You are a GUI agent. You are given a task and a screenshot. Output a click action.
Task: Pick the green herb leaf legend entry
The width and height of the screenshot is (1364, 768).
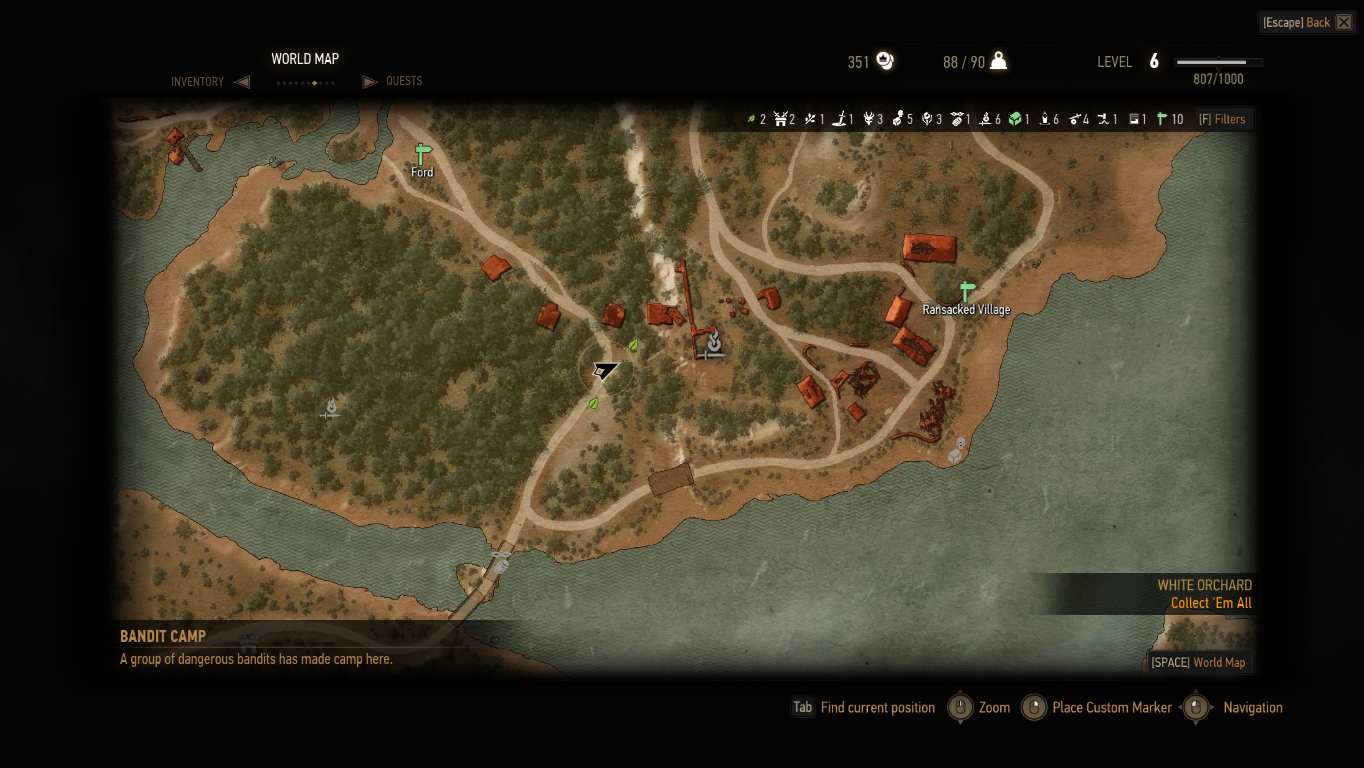pyautogui.click(x=751, y=119)
